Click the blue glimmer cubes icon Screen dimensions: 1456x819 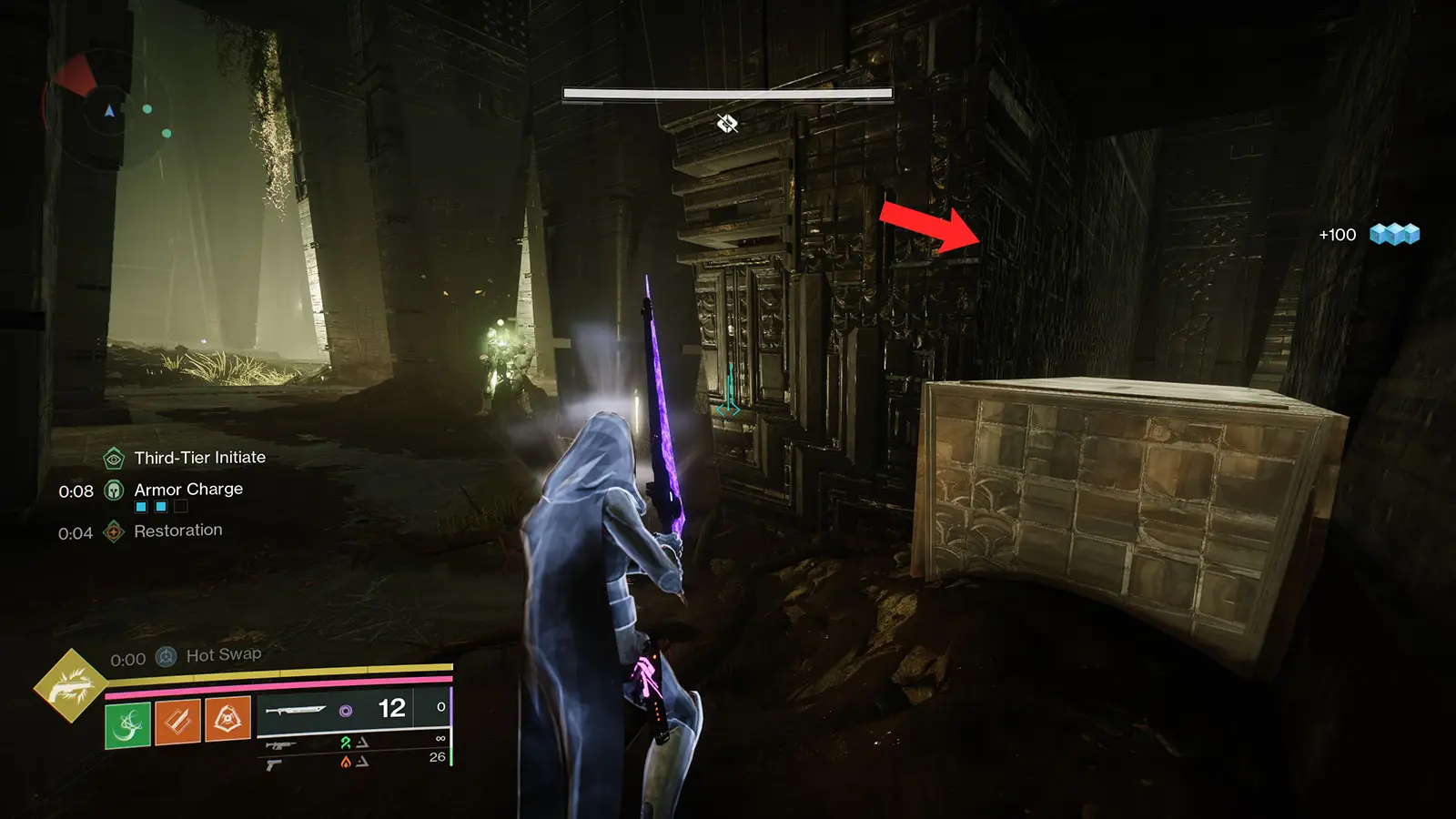(1394, 235)
